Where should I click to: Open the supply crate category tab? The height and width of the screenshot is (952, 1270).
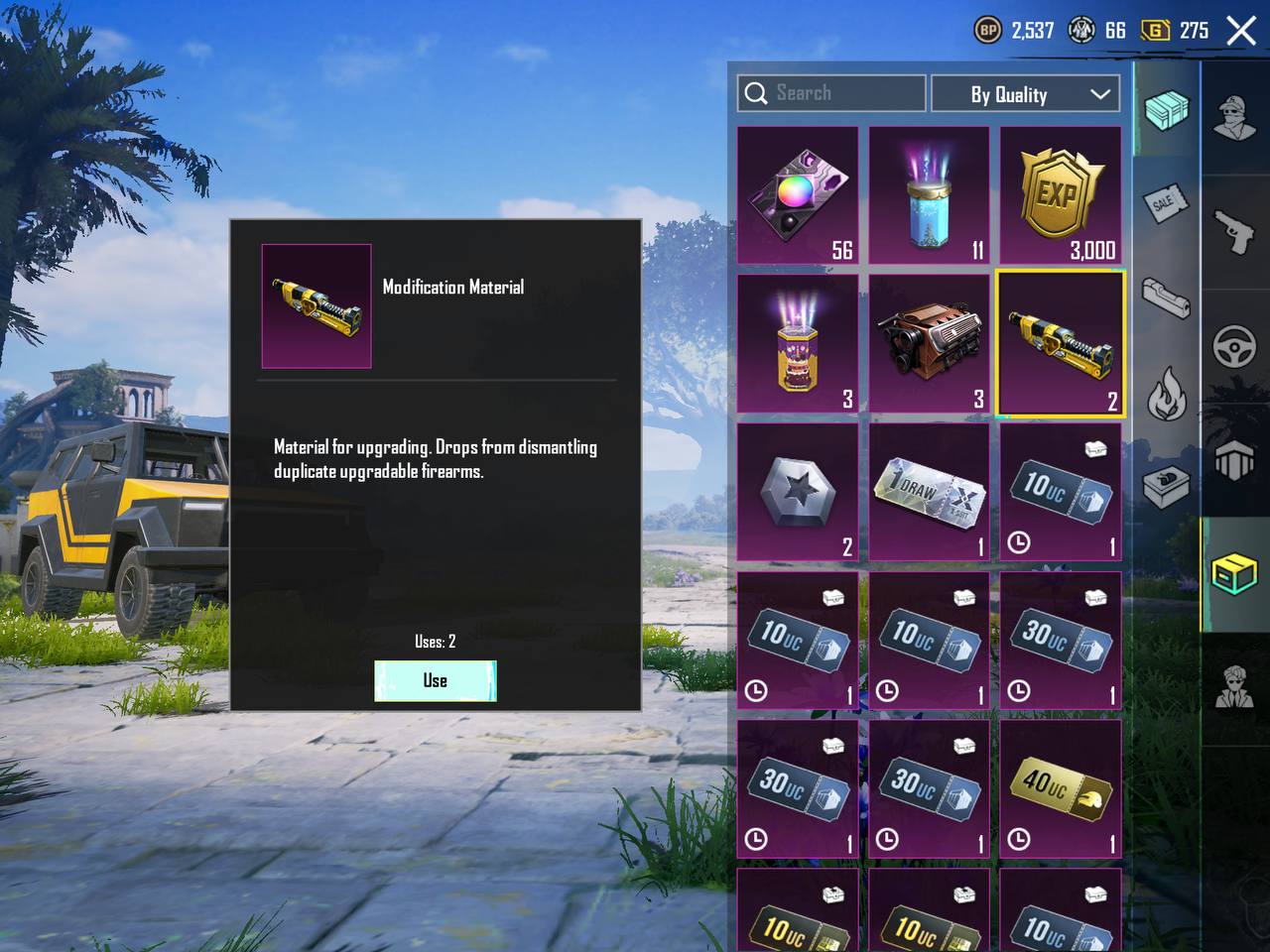(1166, 112)
